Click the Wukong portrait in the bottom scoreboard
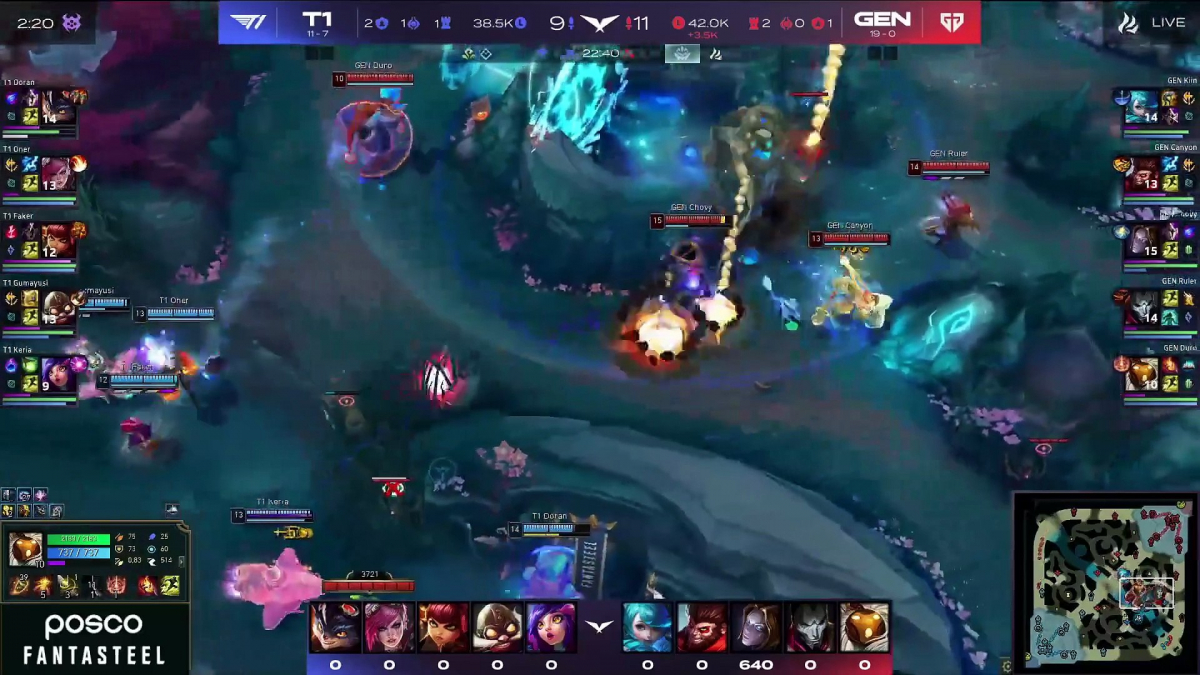 [701, 627]
